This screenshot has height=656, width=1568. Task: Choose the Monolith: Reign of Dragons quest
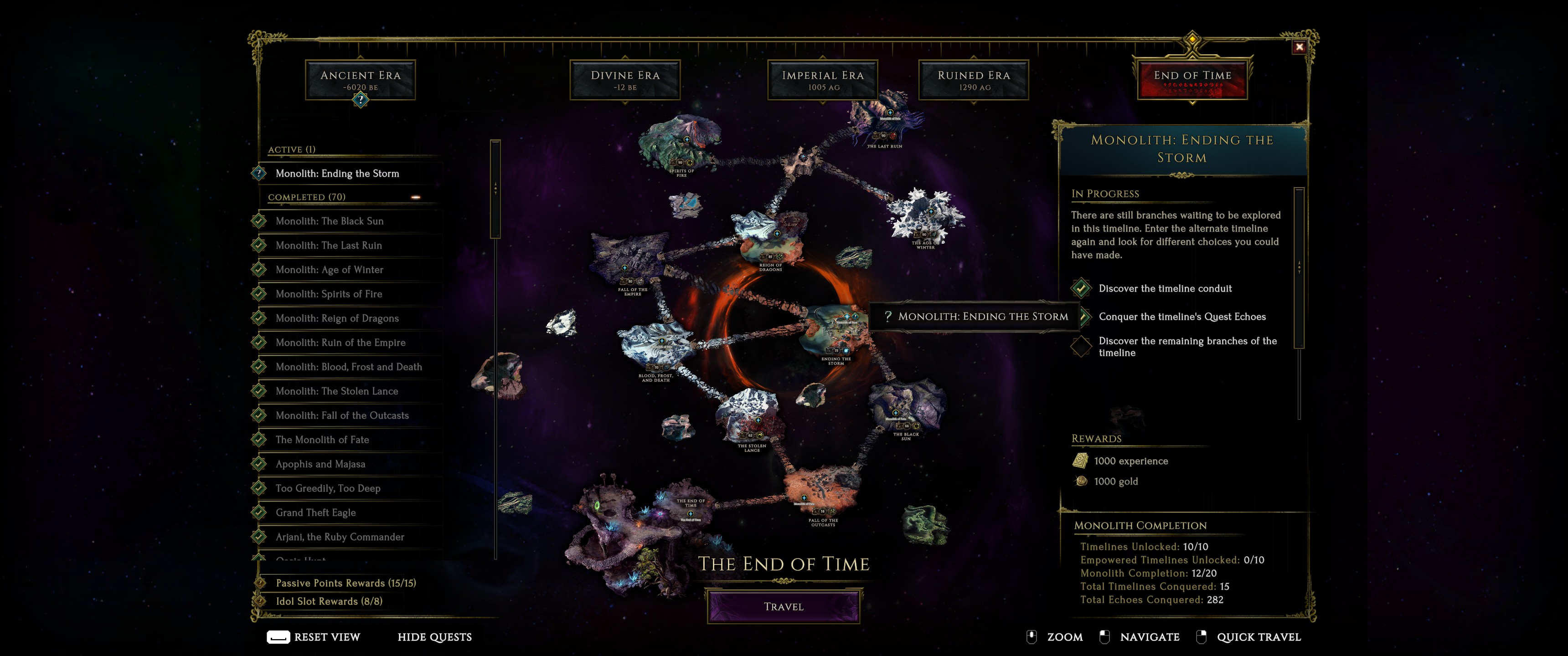336,318
